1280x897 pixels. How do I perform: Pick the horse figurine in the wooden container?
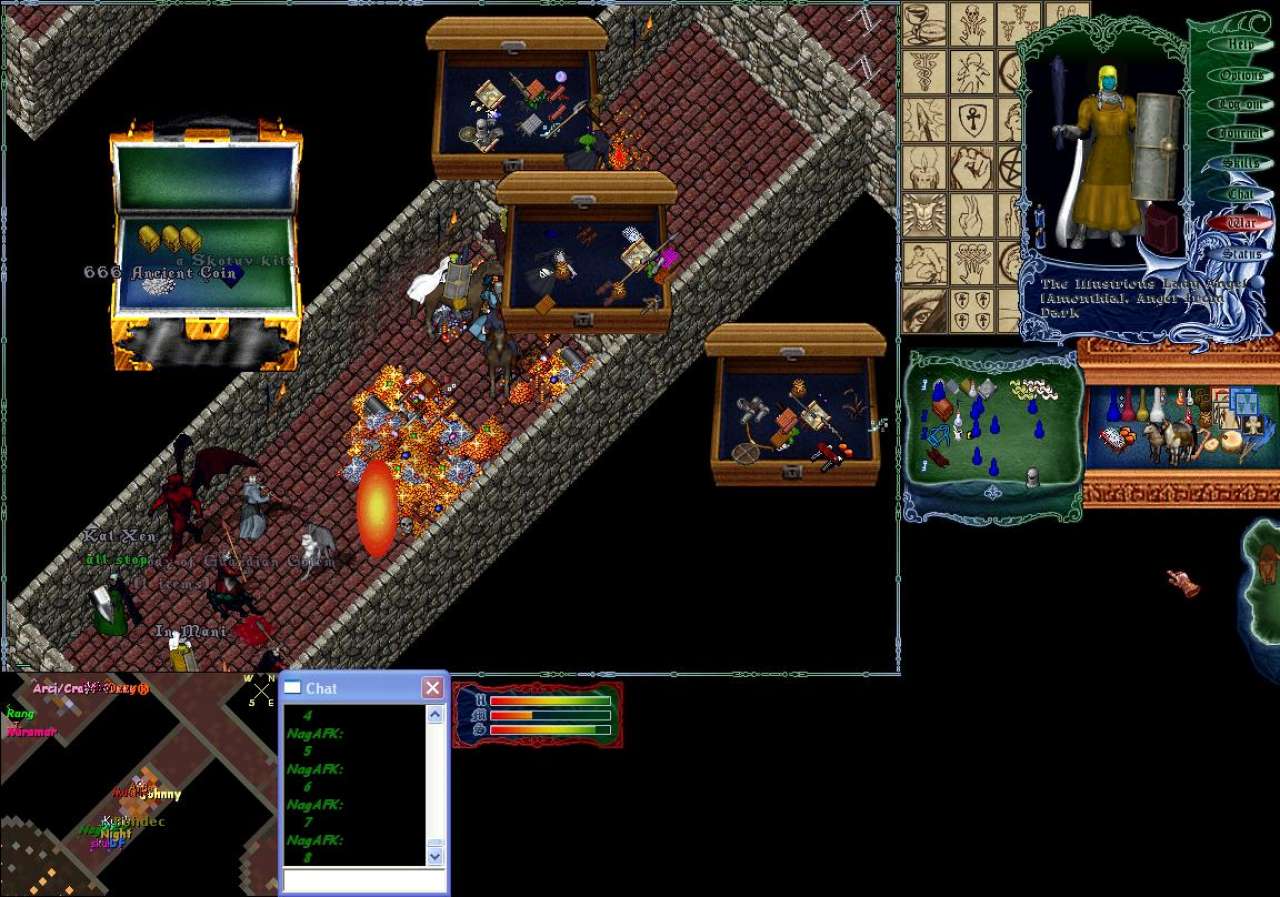click(1171, 439)
